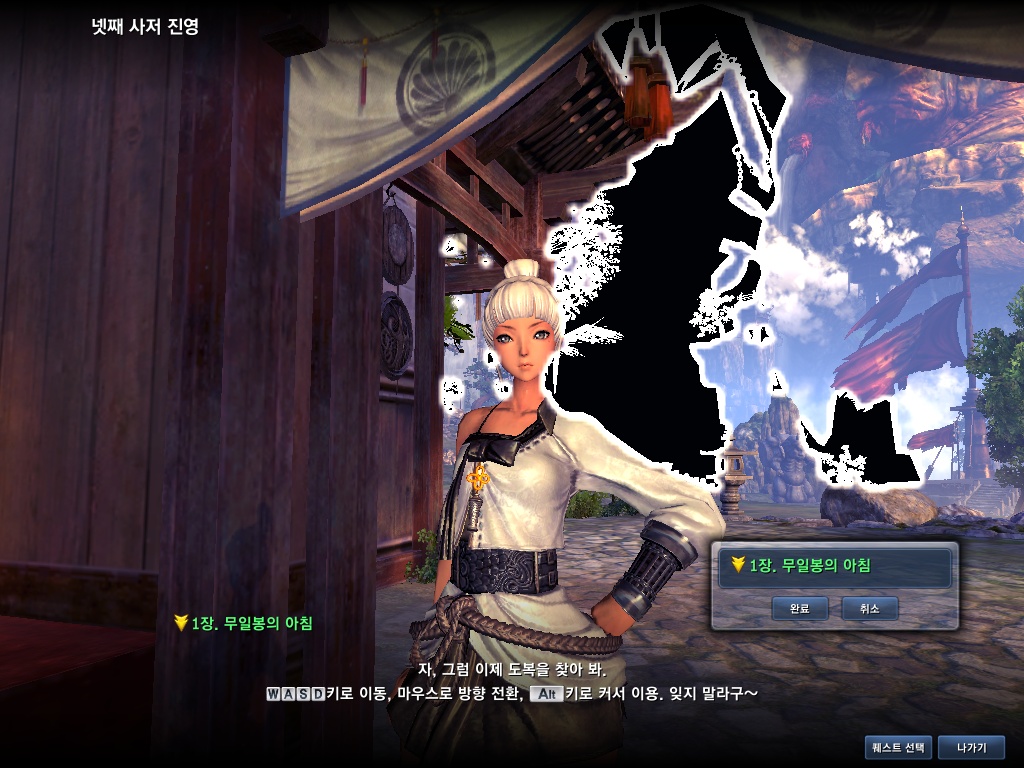The image size is (1024, 768).
Task: Leave the dialogue with 나가기
Action: 970,747
